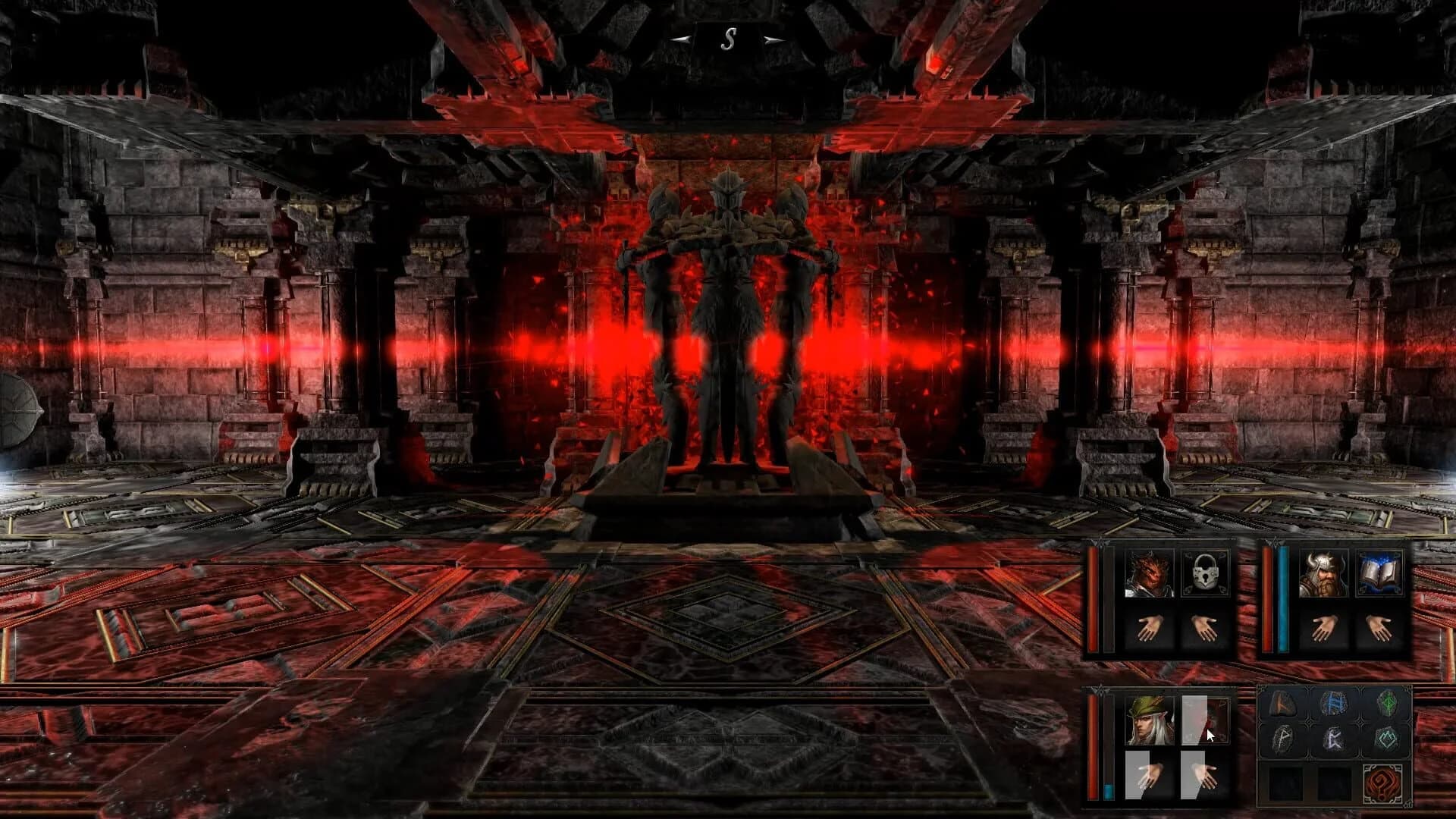This screenshot has width=1456, height=819.
Task: Open the dragonkin character's portrait
Action: 1150,573
